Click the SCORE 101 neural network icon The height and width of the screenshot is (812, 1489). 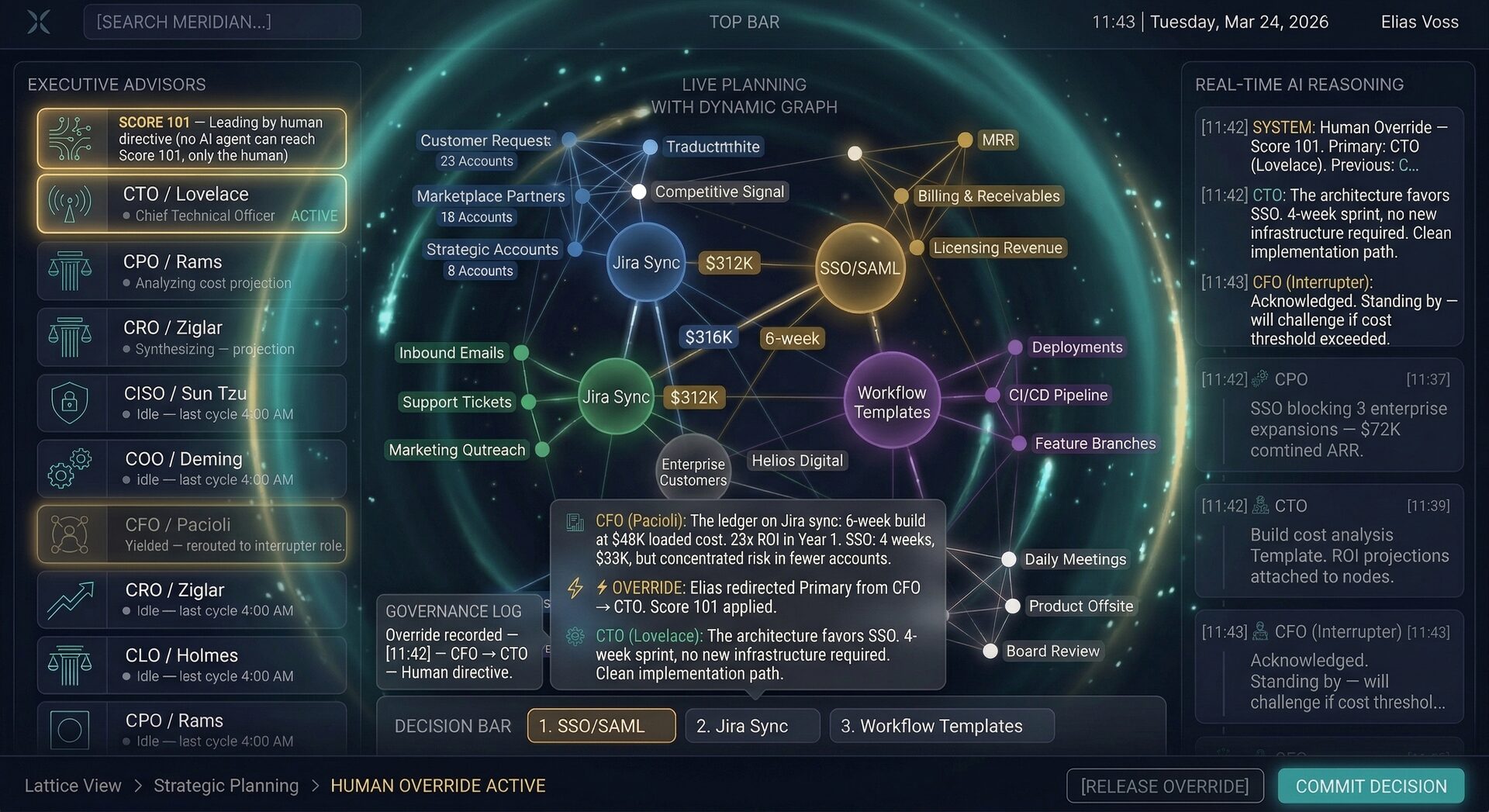(x=71, y=138)
